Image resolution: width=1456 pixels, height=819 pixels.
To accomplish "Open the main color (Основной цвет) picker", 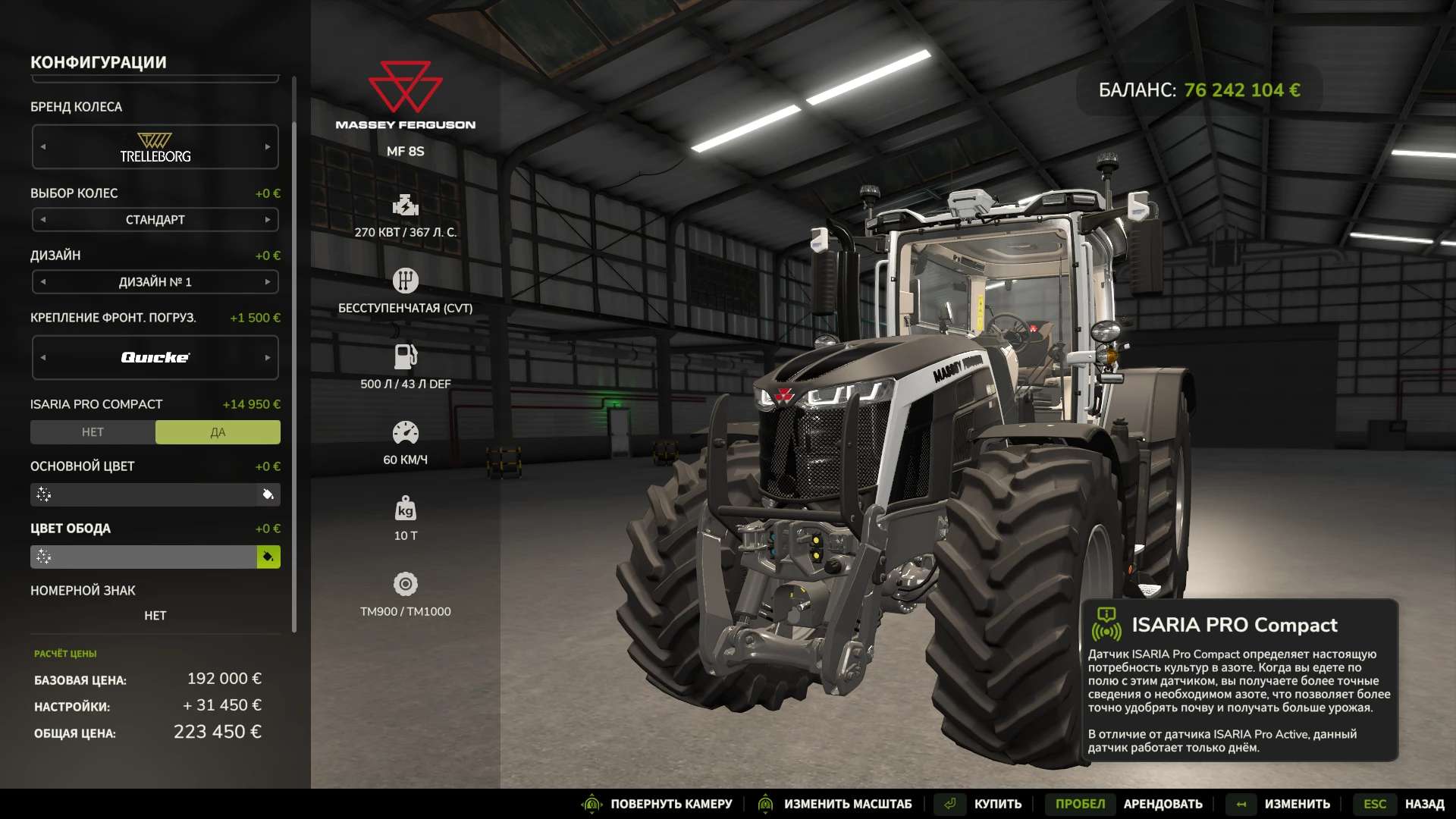I will pos(268,495).
